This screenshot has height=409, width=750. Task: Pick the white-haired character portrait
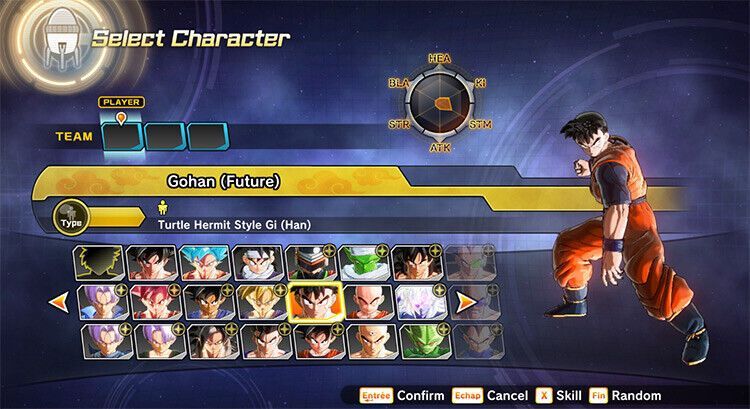(x=419, y=301)
